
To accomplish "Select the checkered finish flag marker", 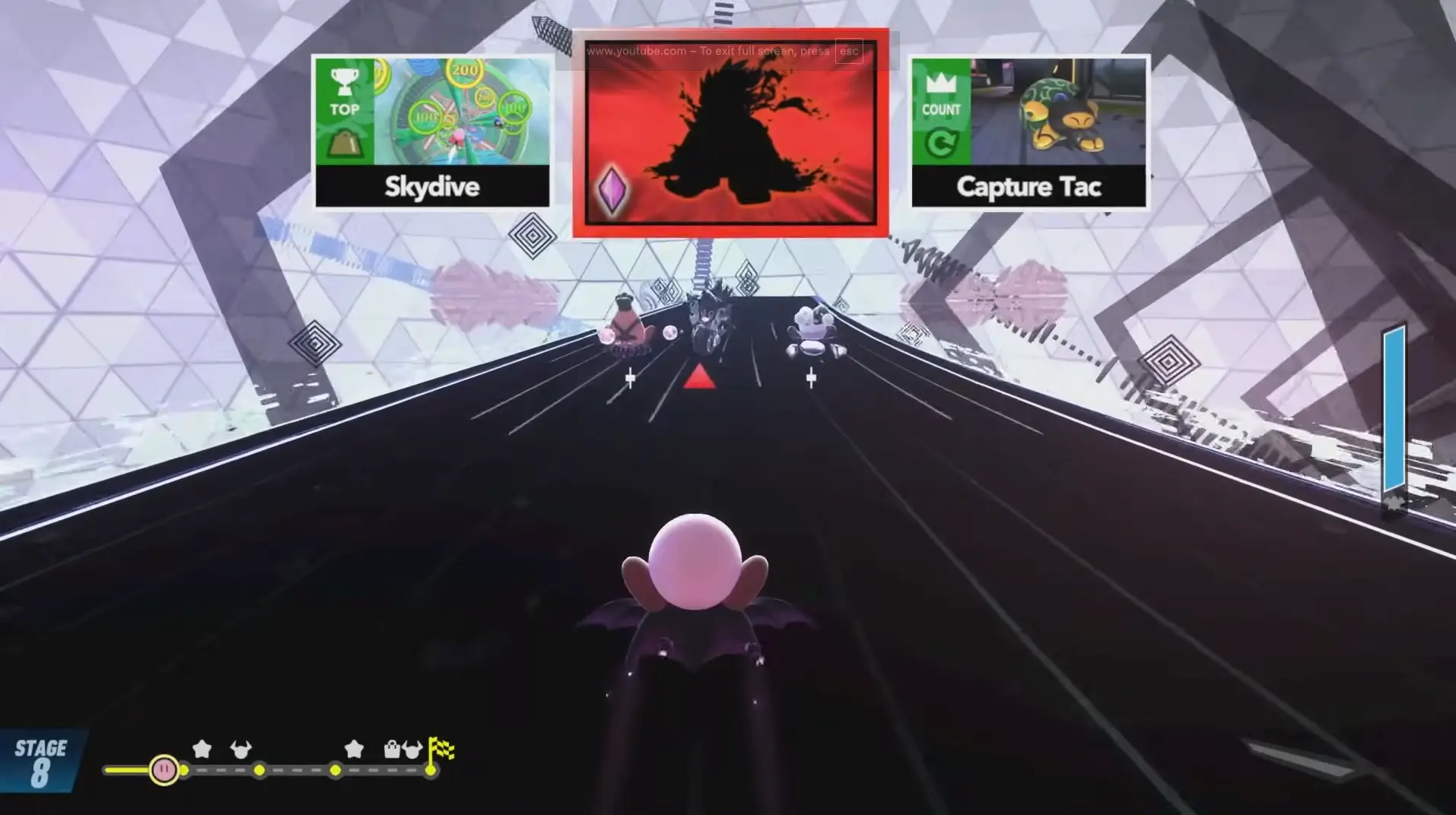I will coord(440,748).
